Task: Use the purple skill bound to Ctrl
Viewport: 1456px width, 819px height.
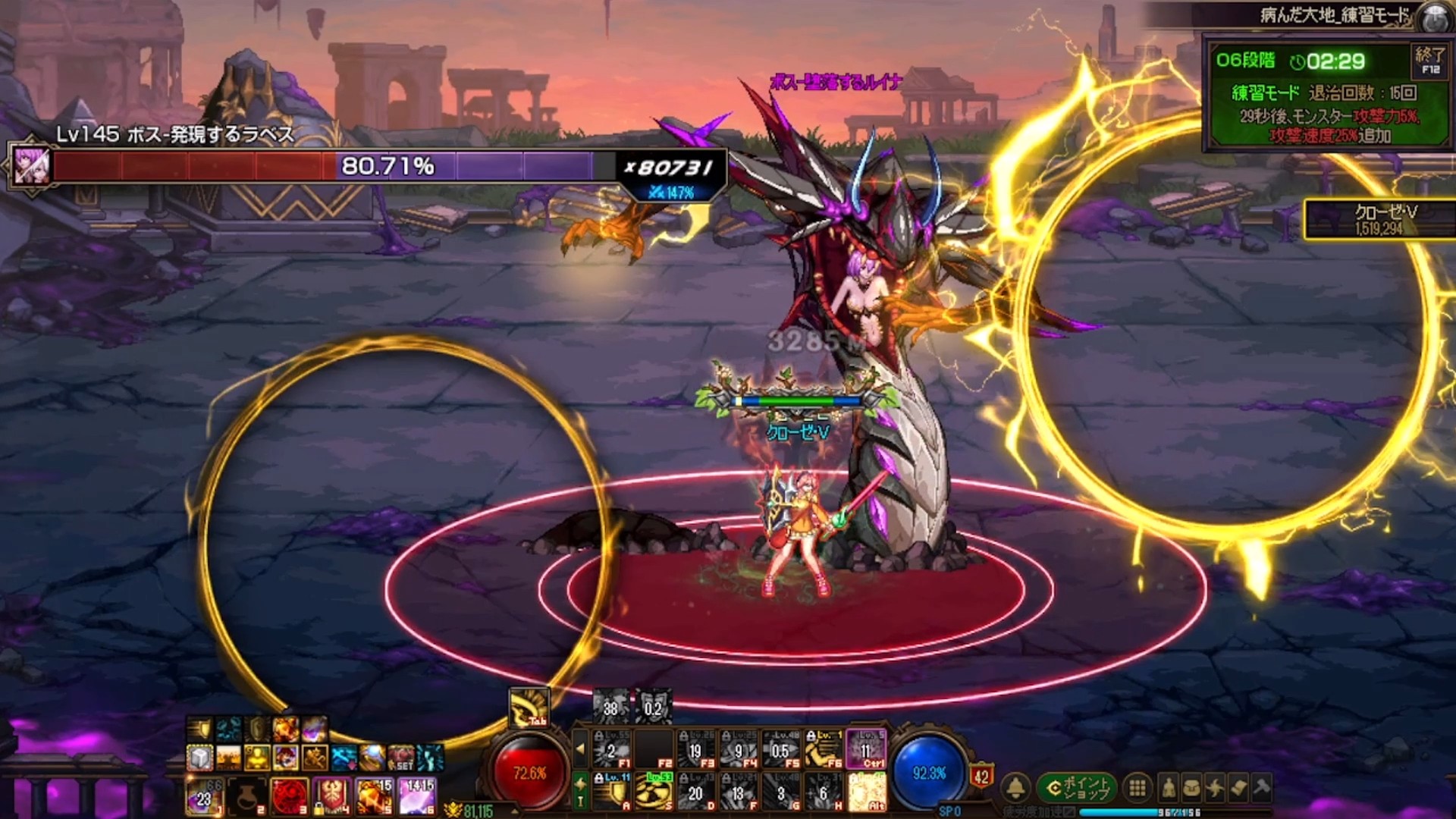Action: (x=866, y=749)
